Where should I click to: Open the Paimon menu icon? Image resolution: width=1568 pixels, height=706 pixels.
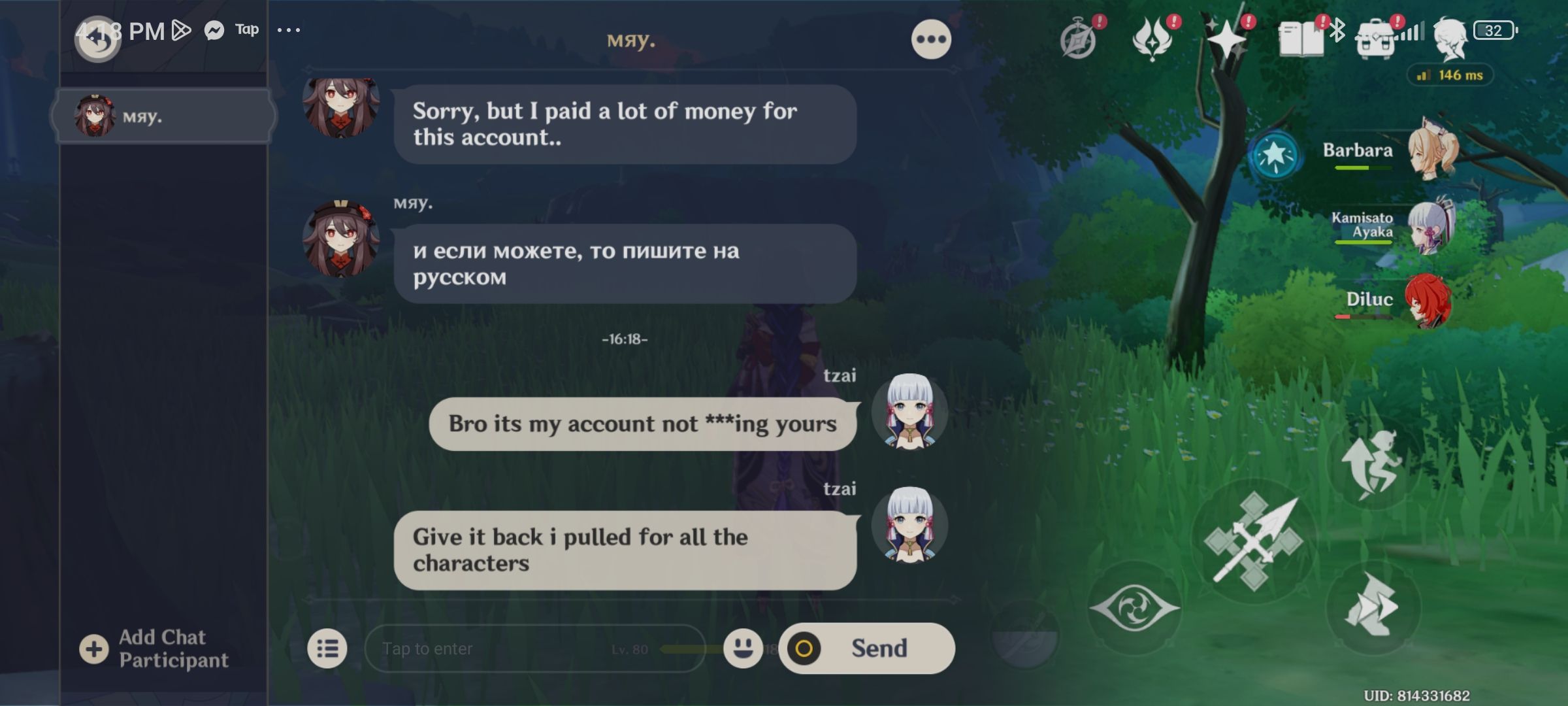point(1079,39)
